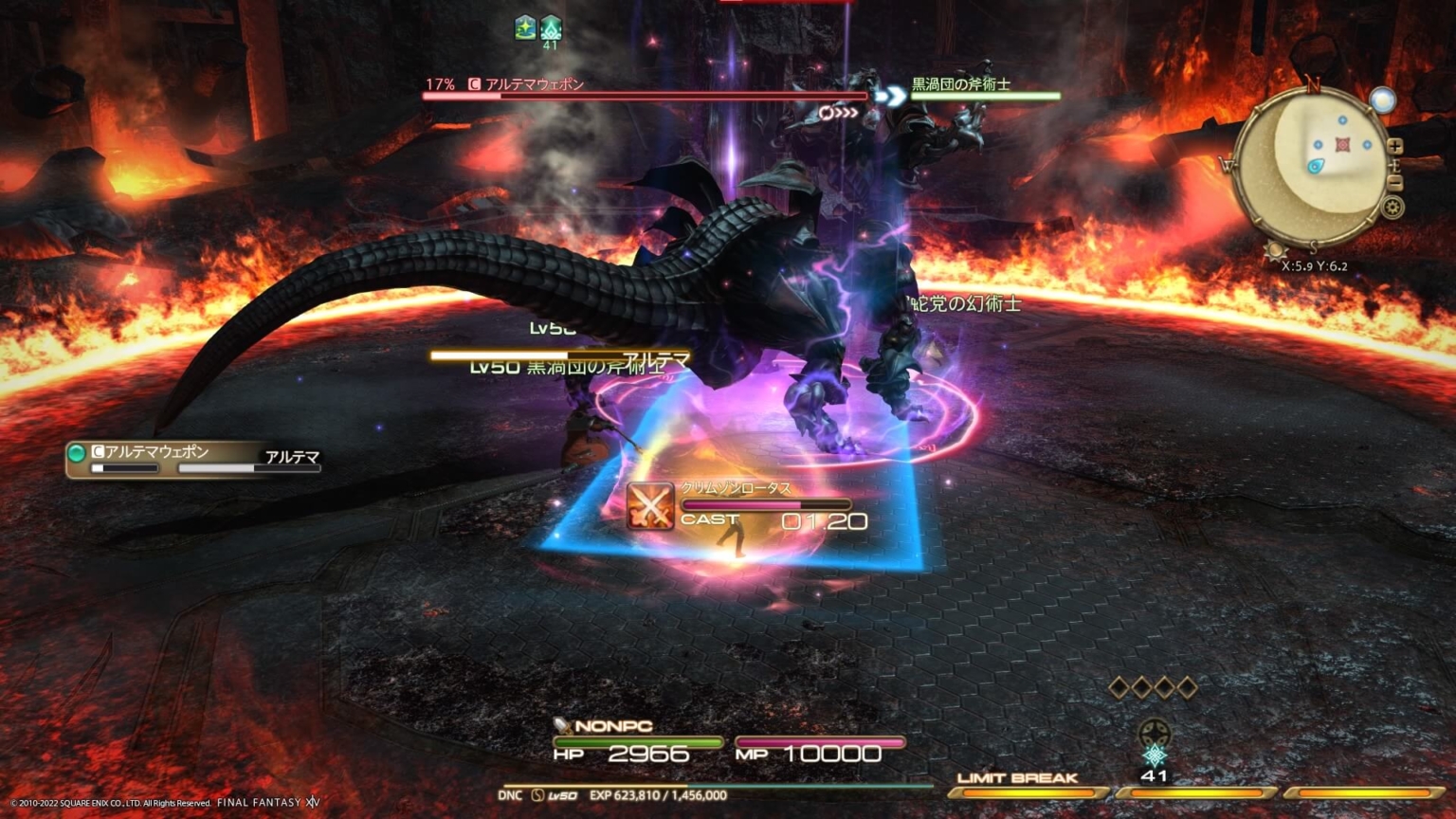
Task: Click the sun weather icon below the minimap
Action: [1275, 249]
